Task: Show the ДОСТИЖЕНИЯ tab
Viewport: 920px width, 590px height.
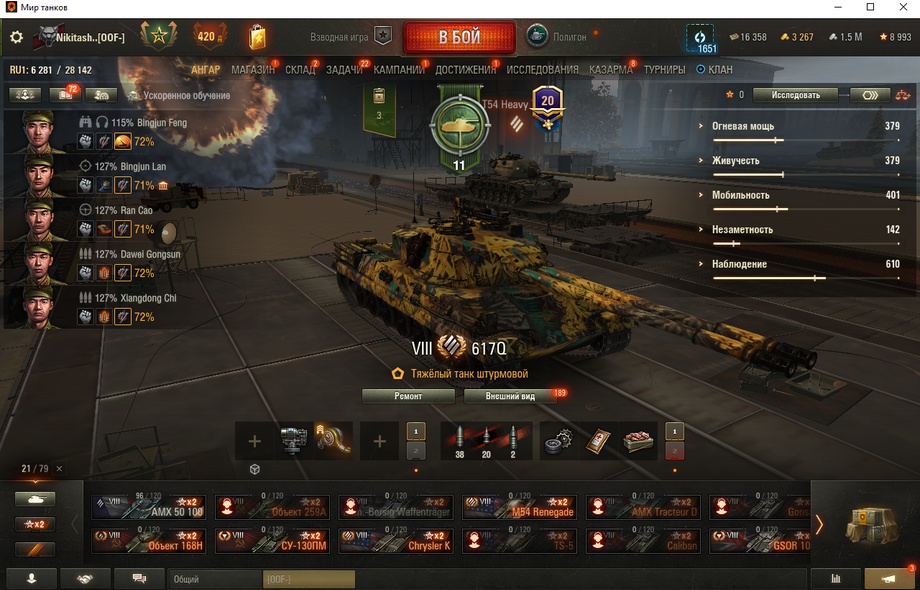Action: (465, 70)
